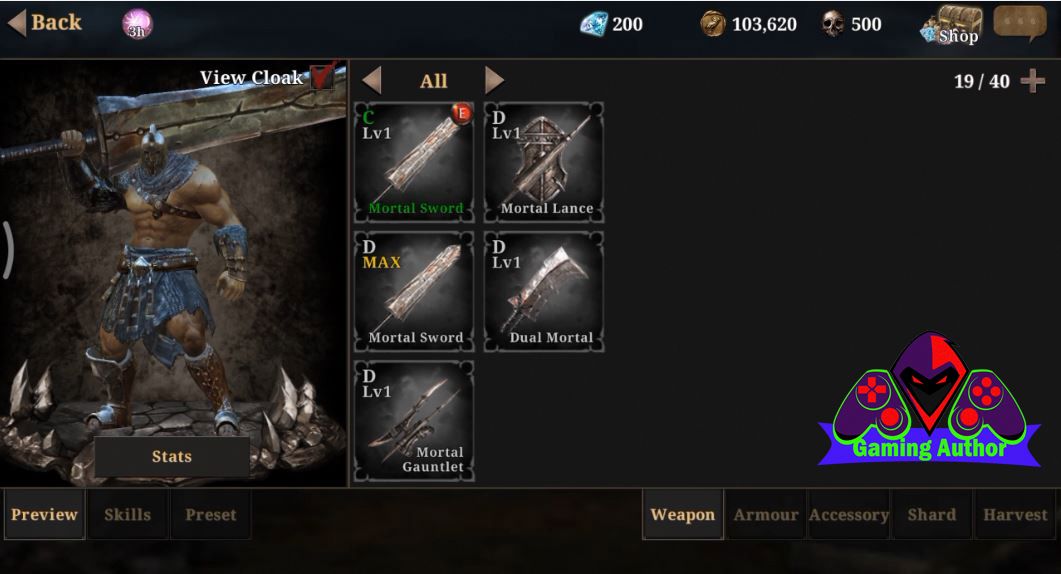Select the Mortal Gauntlet weapon
Screen dimensions: 1061x574
point(414,421)
